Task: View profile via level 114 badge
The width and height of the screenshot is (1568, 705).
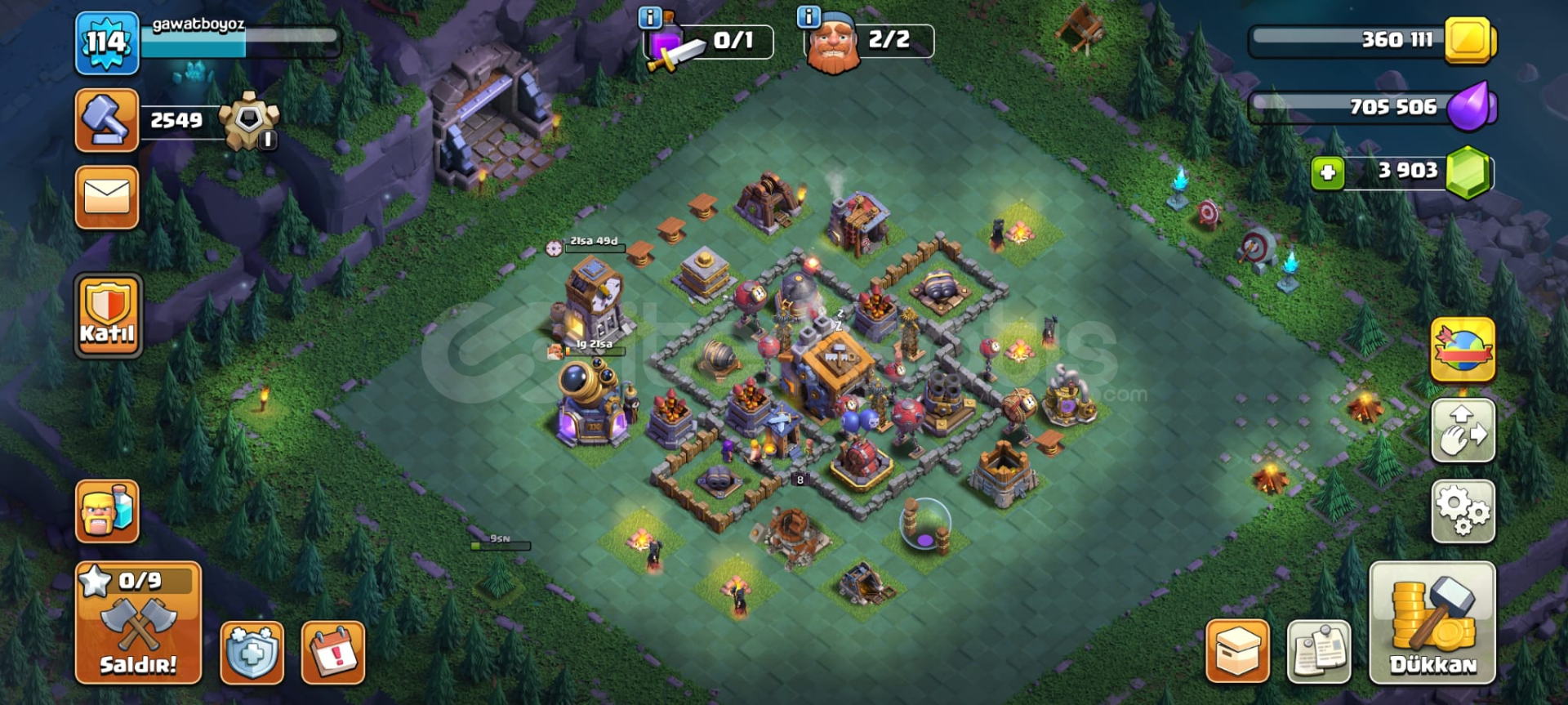Action: 107,39
